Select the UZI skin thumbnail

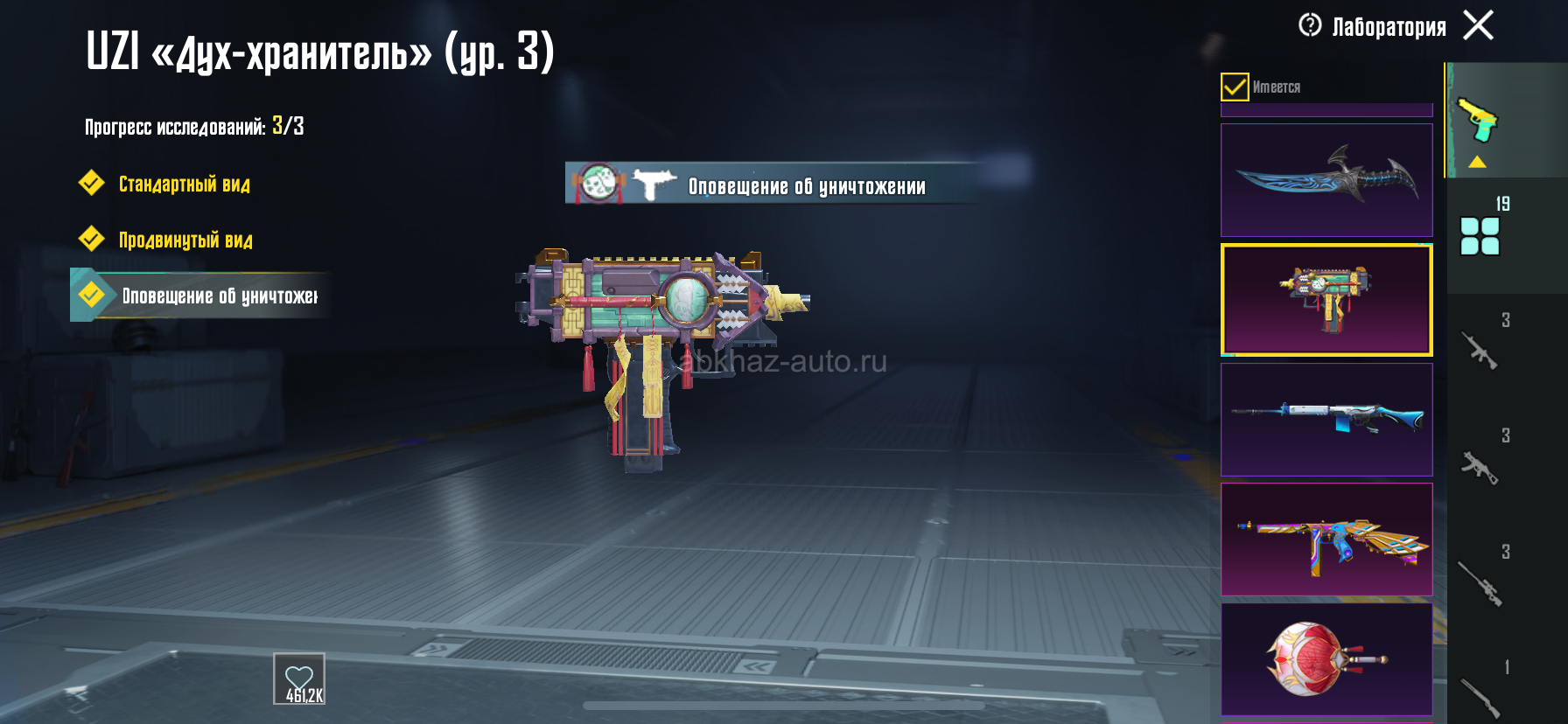click(x=1326, y=300)
